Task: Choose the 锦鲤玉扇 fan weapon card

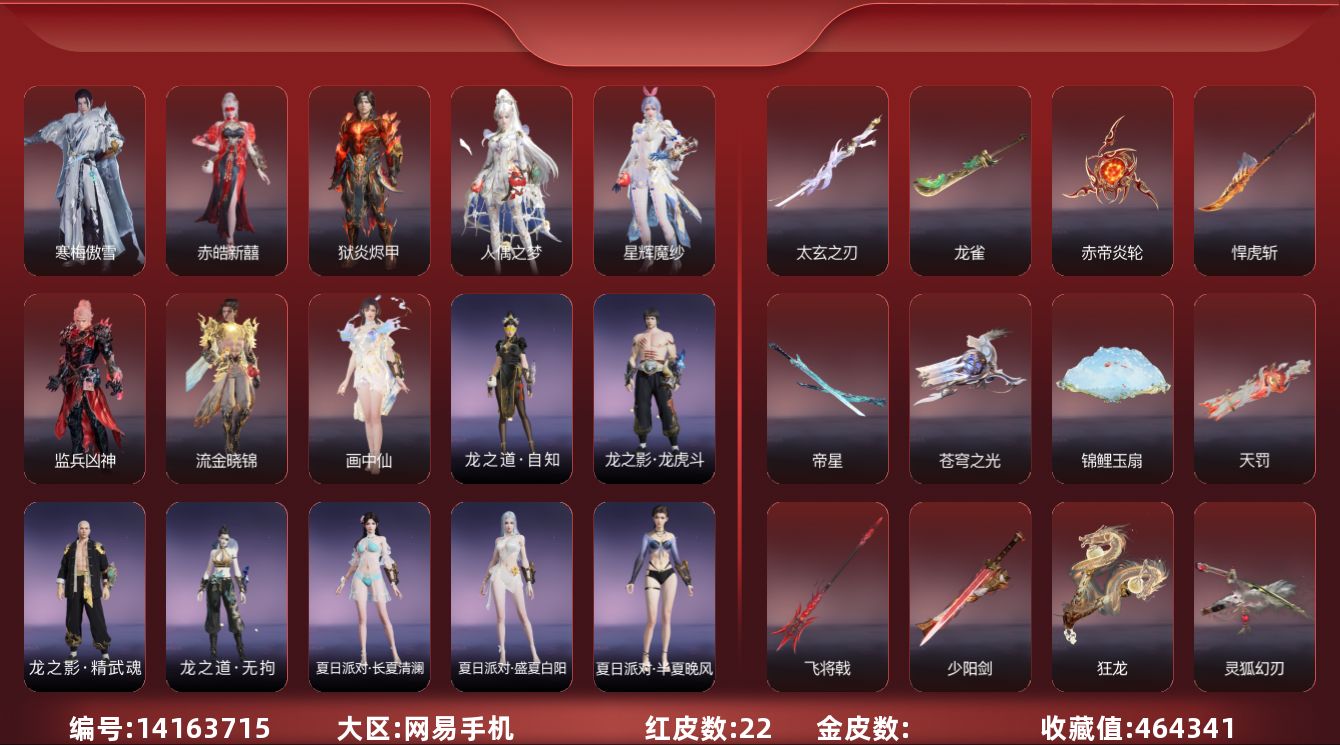Action: (x=1112, y=389)
